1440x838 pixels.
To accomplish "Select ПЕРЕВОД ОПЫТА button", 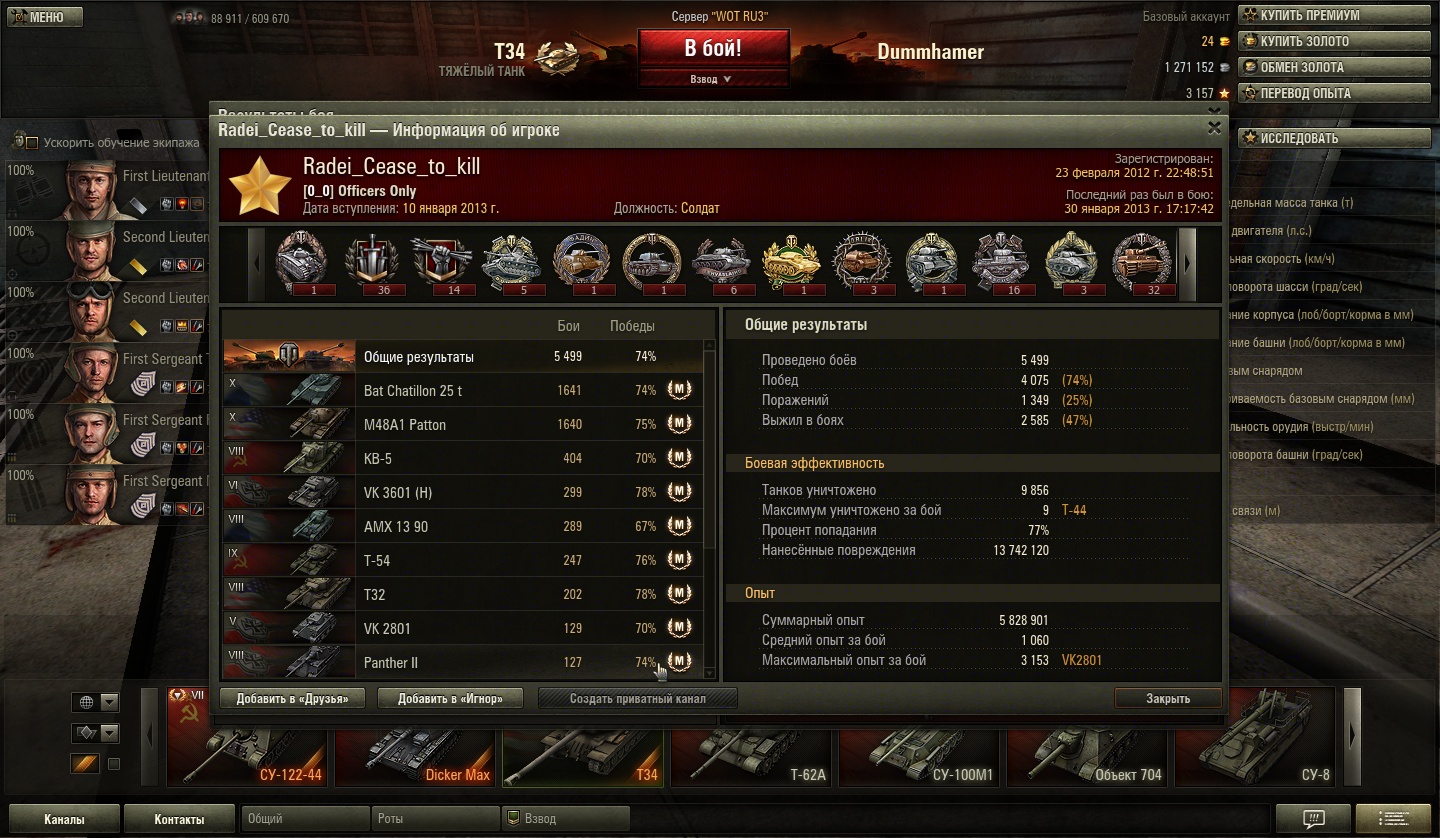I will click(1333, 93).
